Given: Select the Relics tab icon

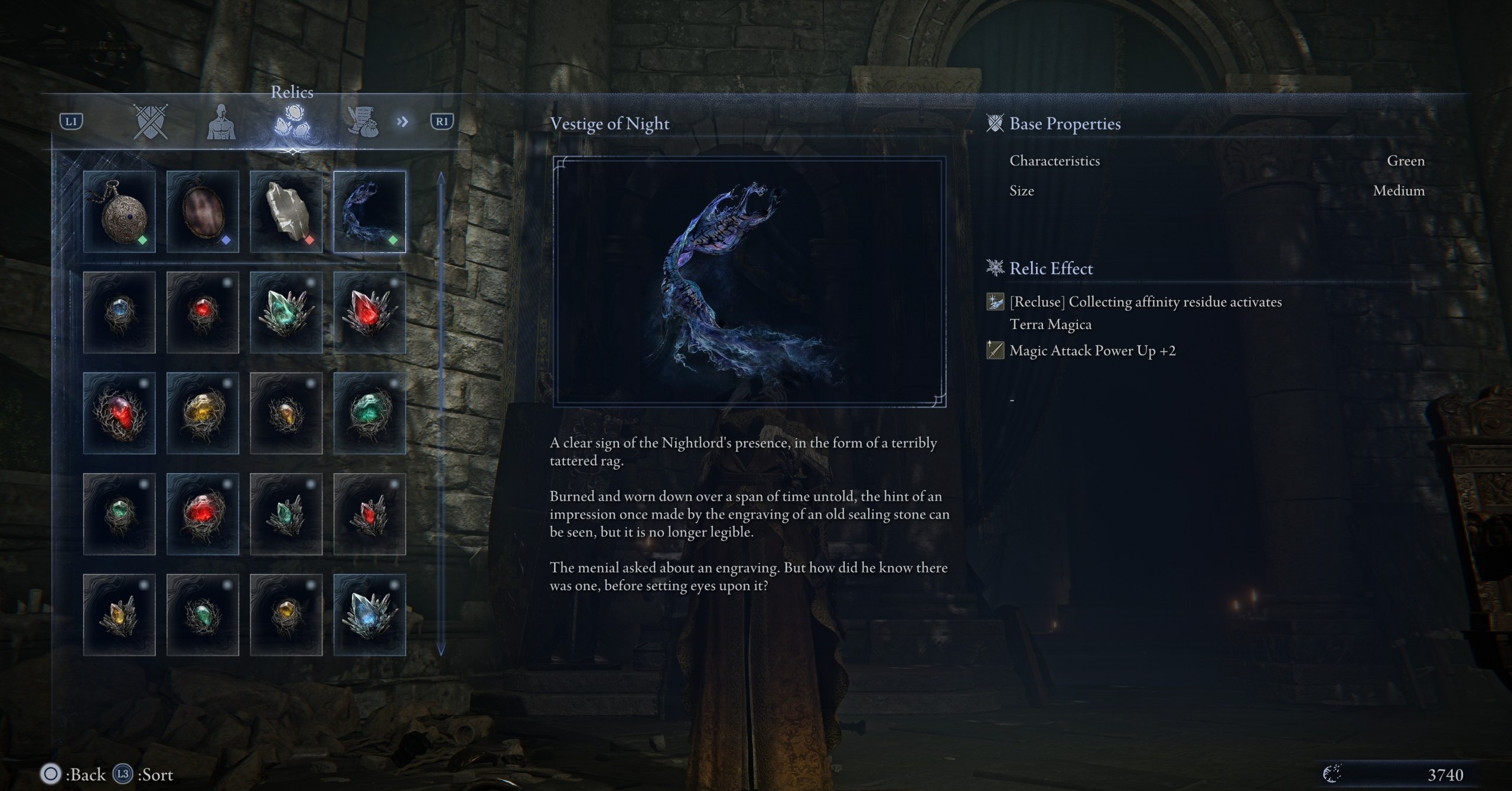Looking at the screenshot, I should tap(292, 121).
